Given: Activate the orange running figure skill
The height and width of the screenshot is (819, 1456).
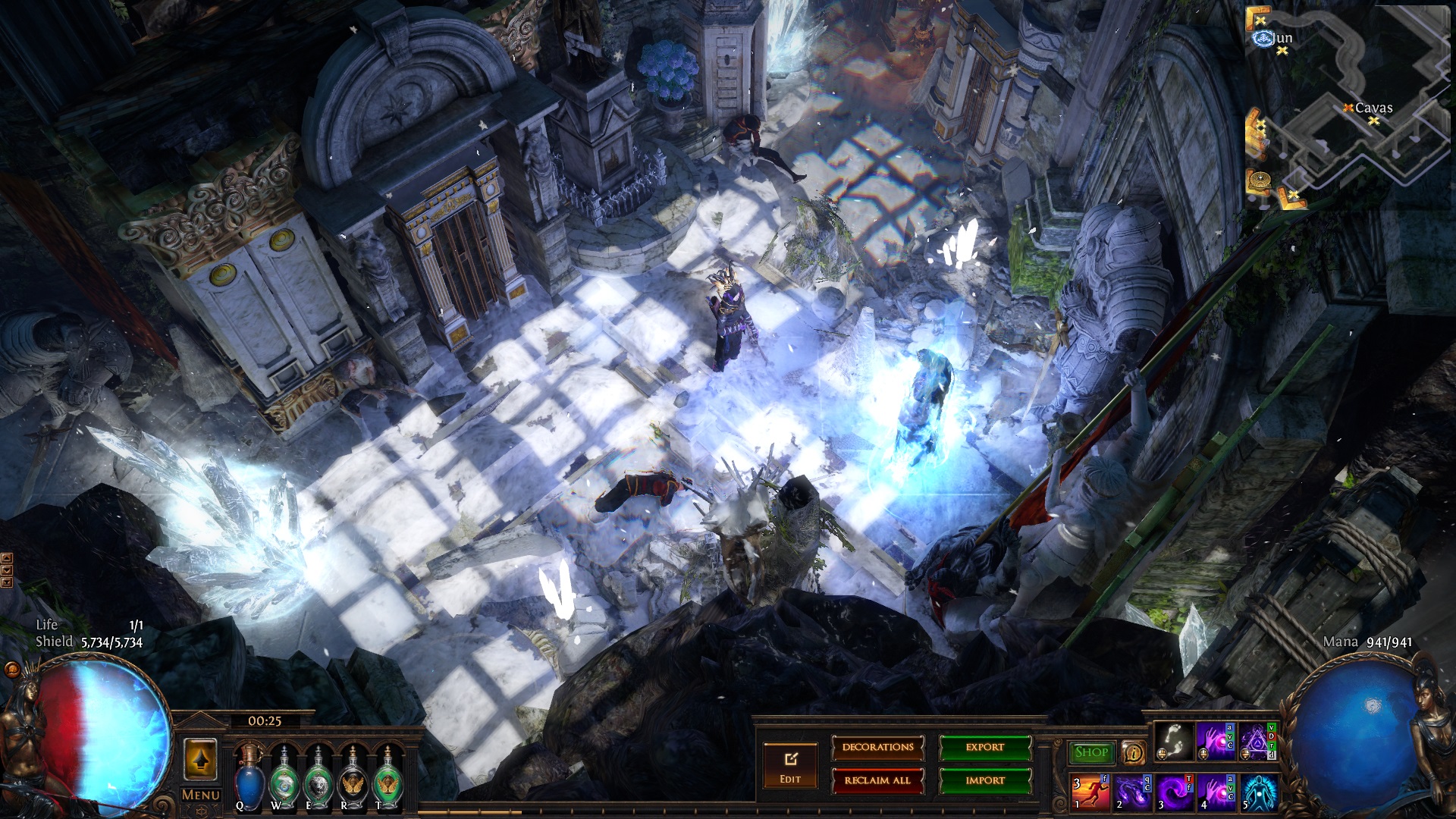Looking at the screenshot, I should click(x=1089, y=792).
